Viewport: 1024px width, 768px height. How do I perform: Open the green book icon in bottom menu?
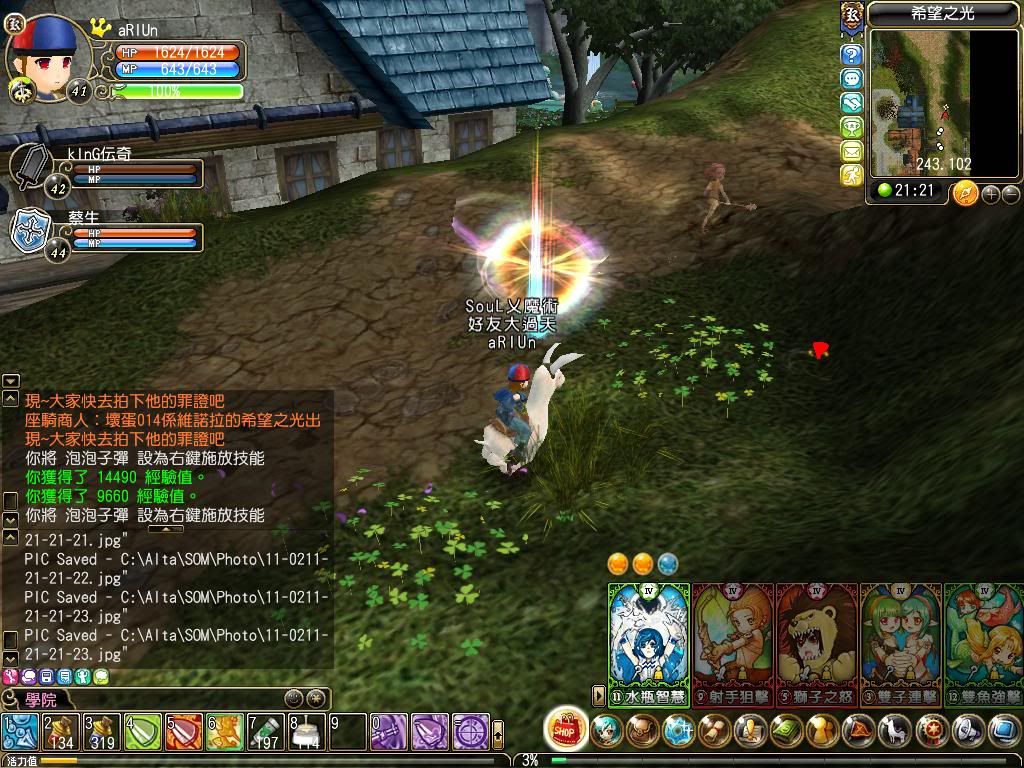click(x=786, y=730)
